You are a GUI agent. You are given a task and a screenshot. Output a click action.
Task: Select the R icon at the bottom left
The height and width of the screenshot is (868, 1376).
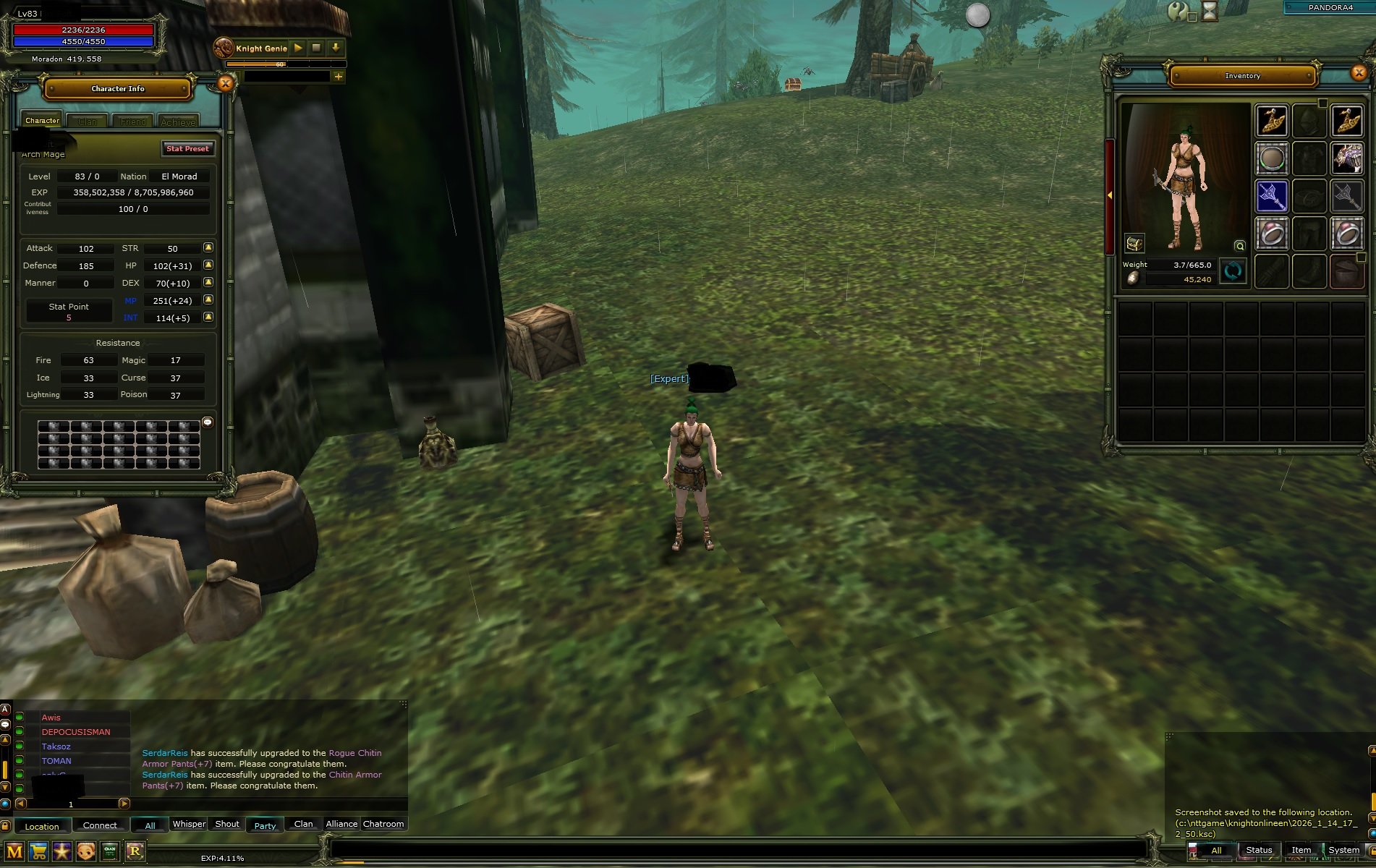coord(135,851)
